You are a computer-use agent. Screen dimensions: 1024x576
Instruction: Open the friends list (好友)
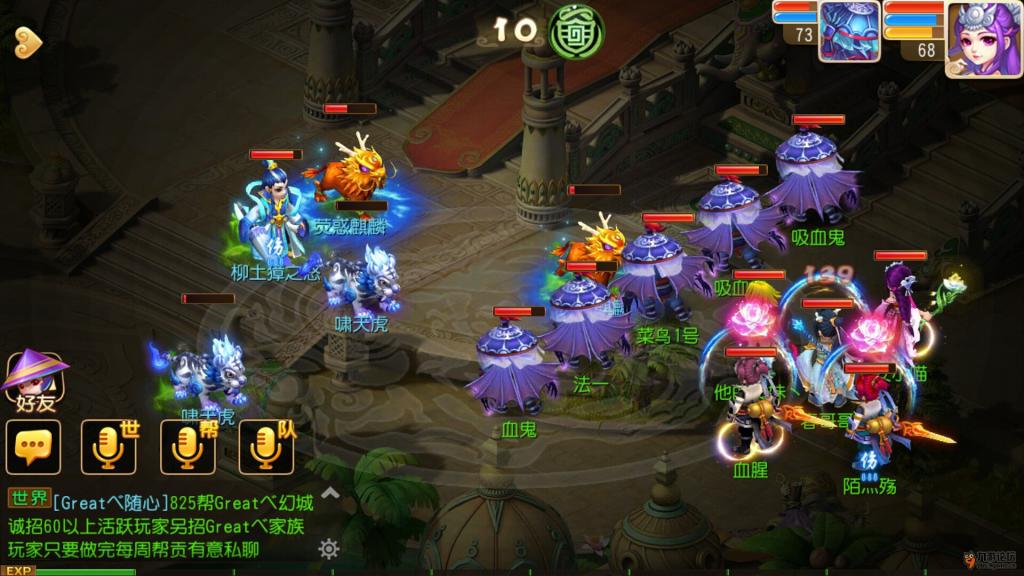click(x=33, y=381)
